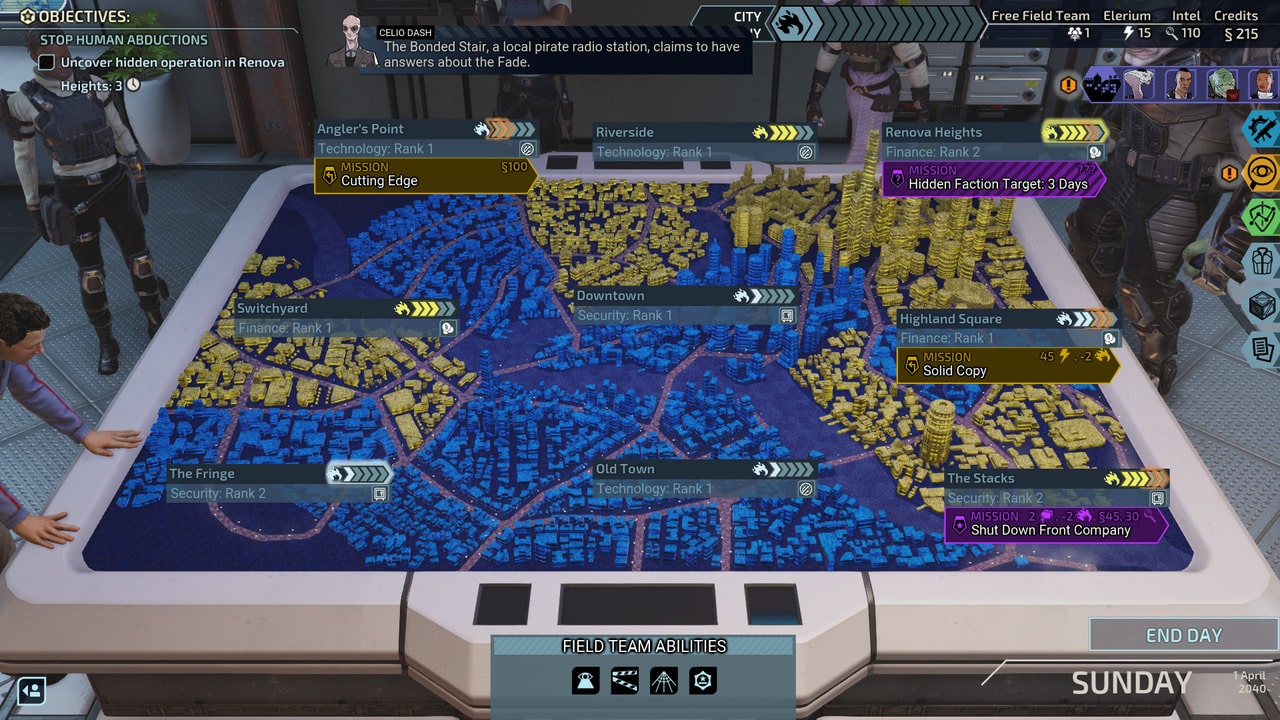Open Investigations via the orange eye icon
Screen dimensions: 1280x720
coord(1262,174)
